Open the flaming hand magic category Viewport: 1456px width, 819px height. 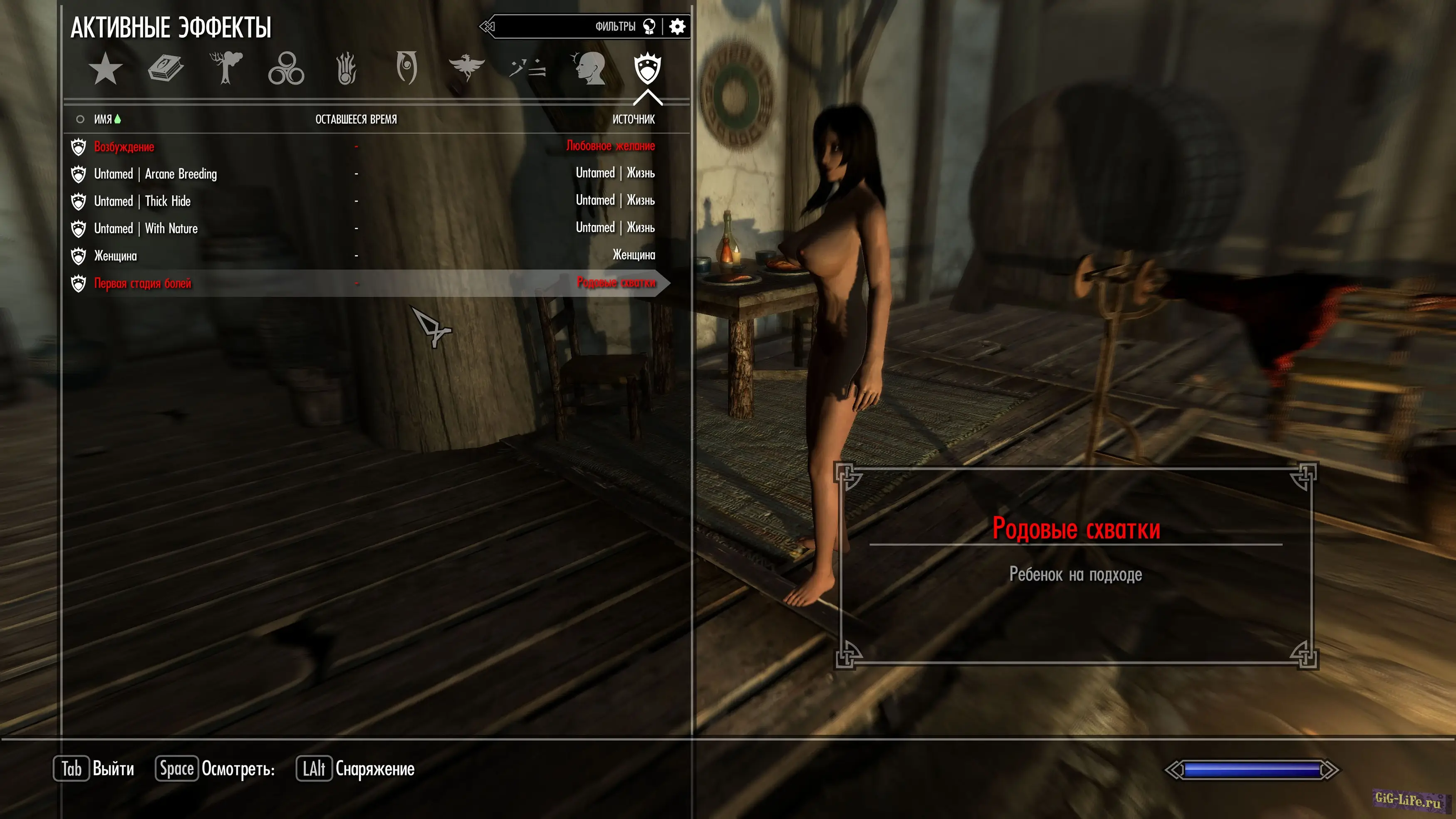click(x=347, y=69)
